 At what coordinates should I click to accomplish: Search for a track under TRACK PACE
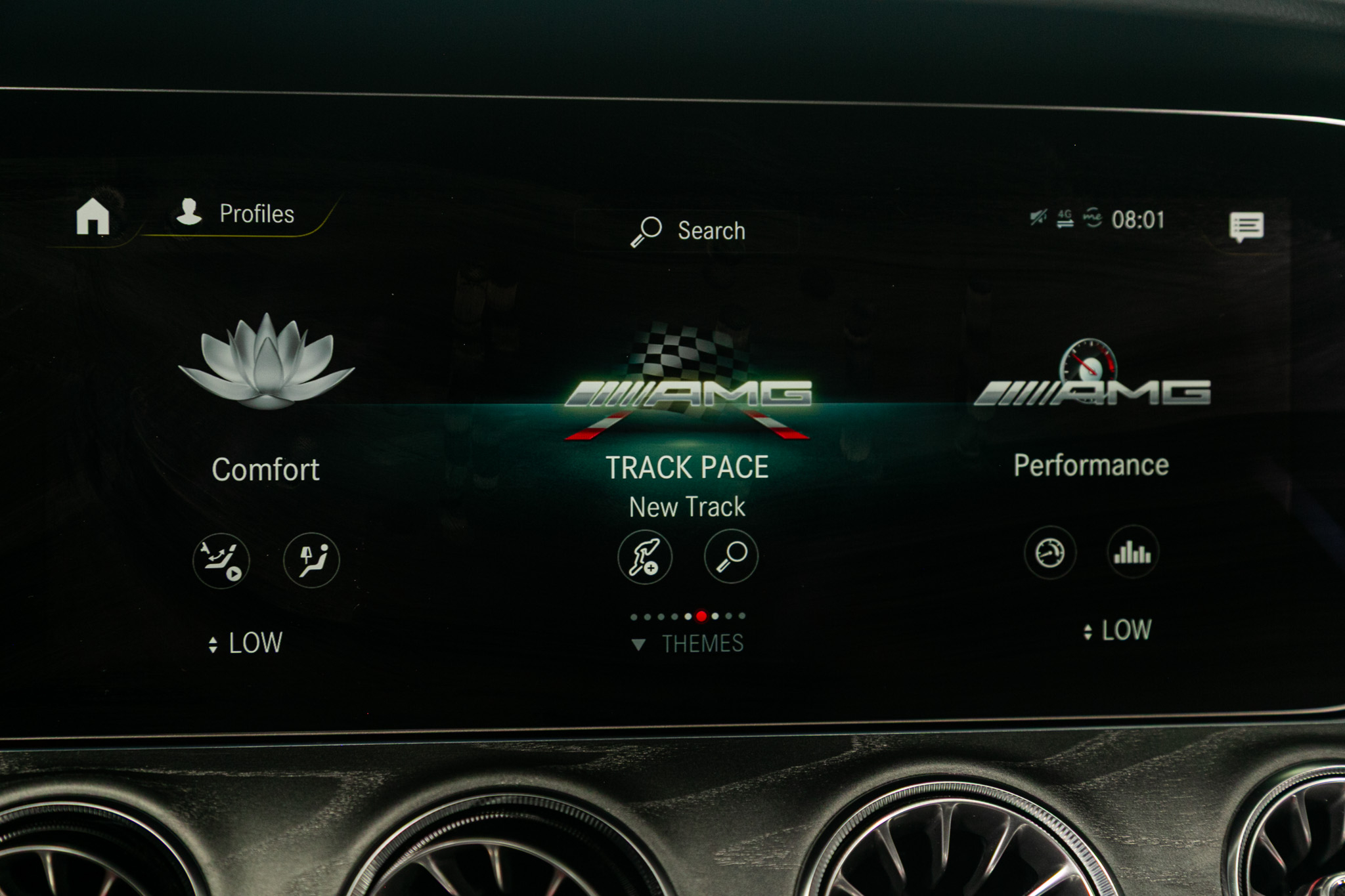click(731, 557)
